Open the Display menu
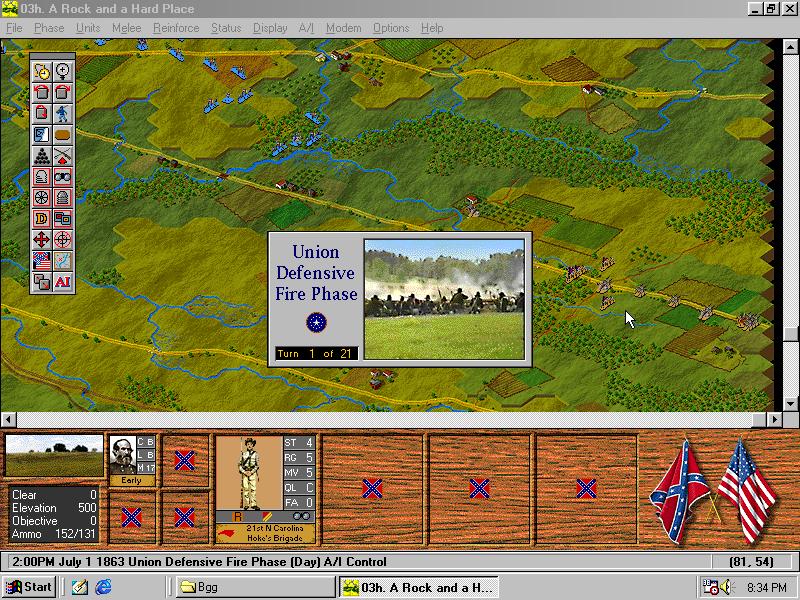This screenshot has width=800, height=600. point(270,28)
